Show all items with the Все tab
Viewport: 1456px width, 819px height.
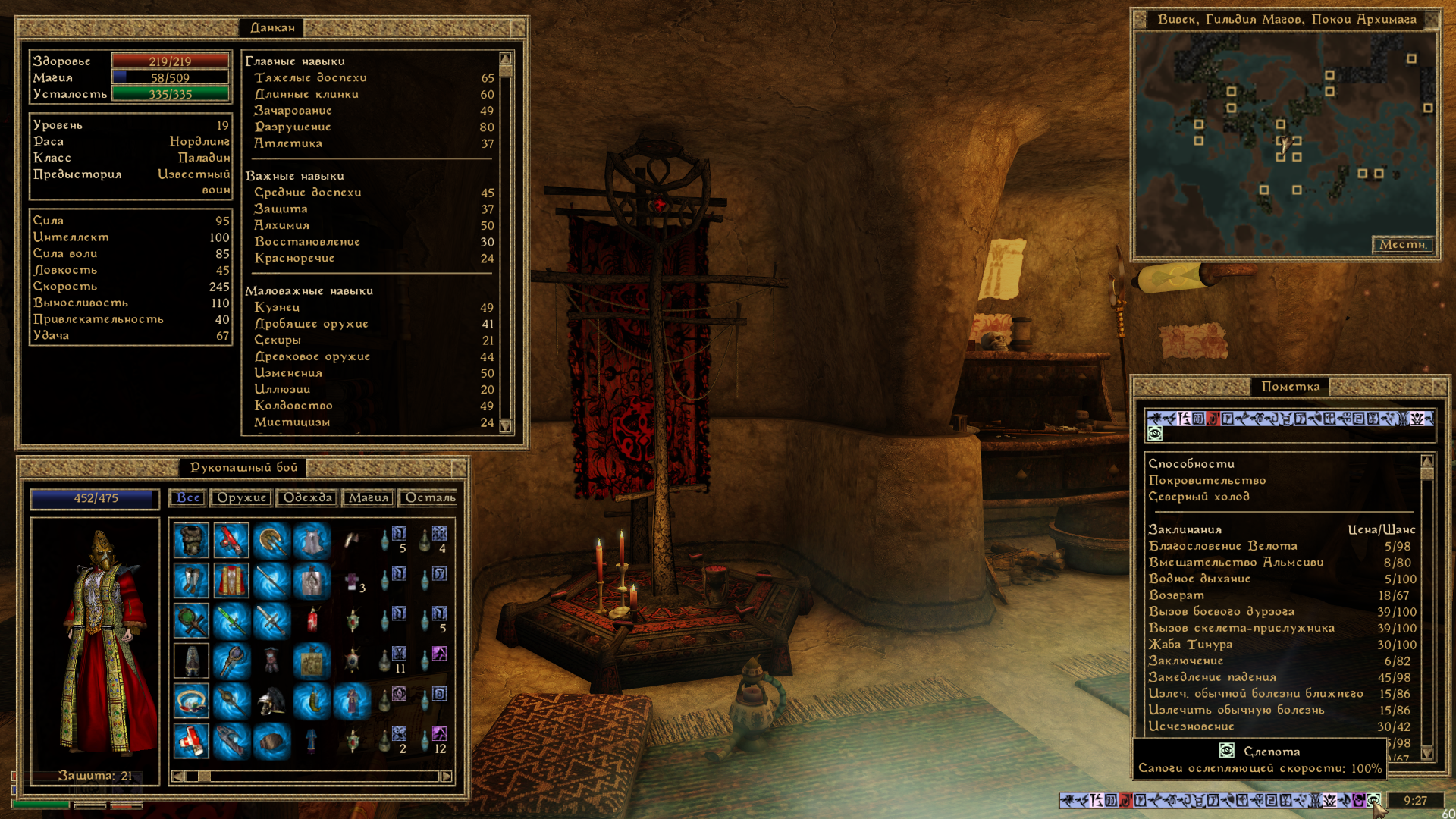coord(188,498)
